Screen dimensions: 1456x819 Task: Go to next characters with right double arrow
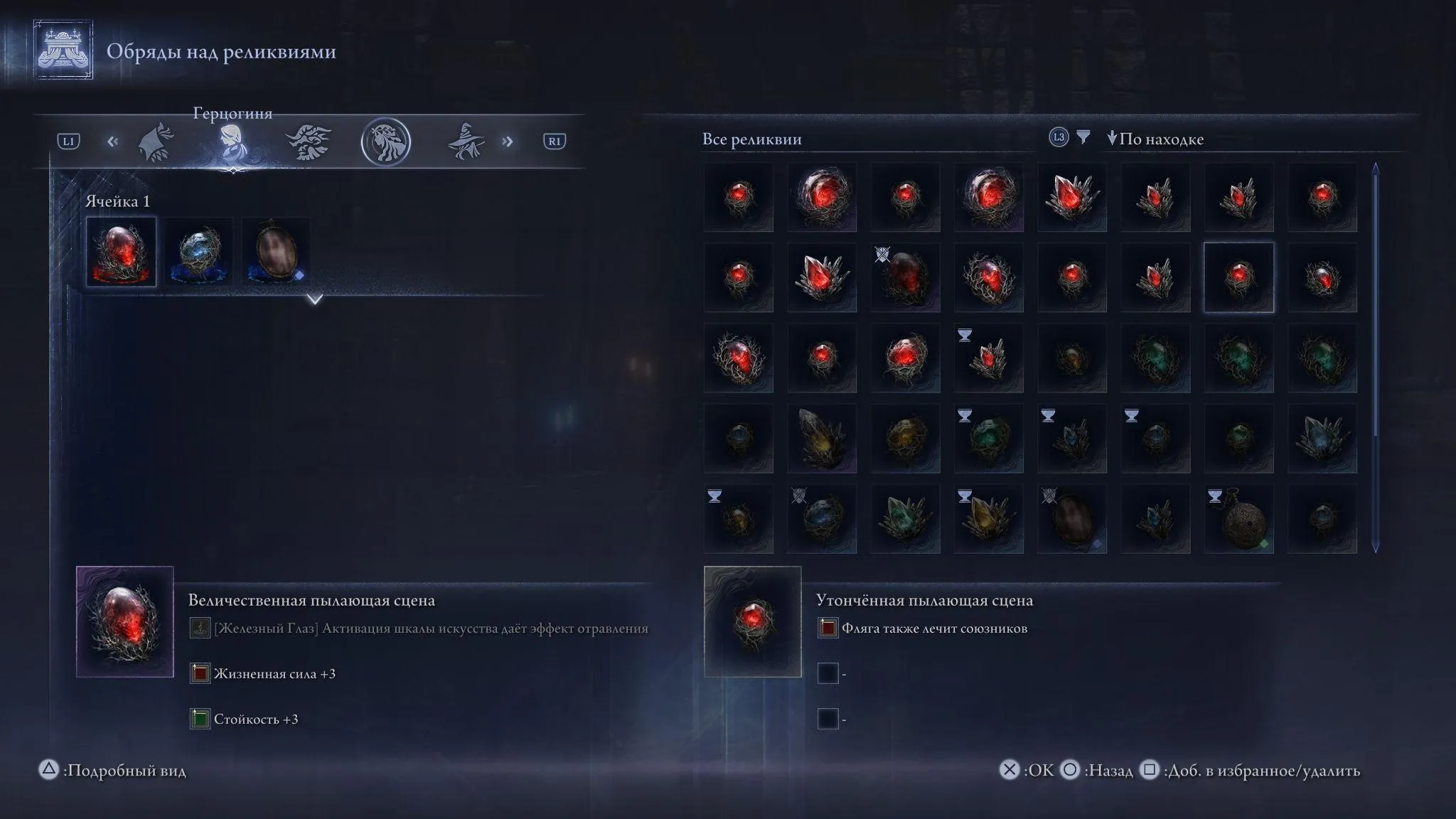[507, 141]
